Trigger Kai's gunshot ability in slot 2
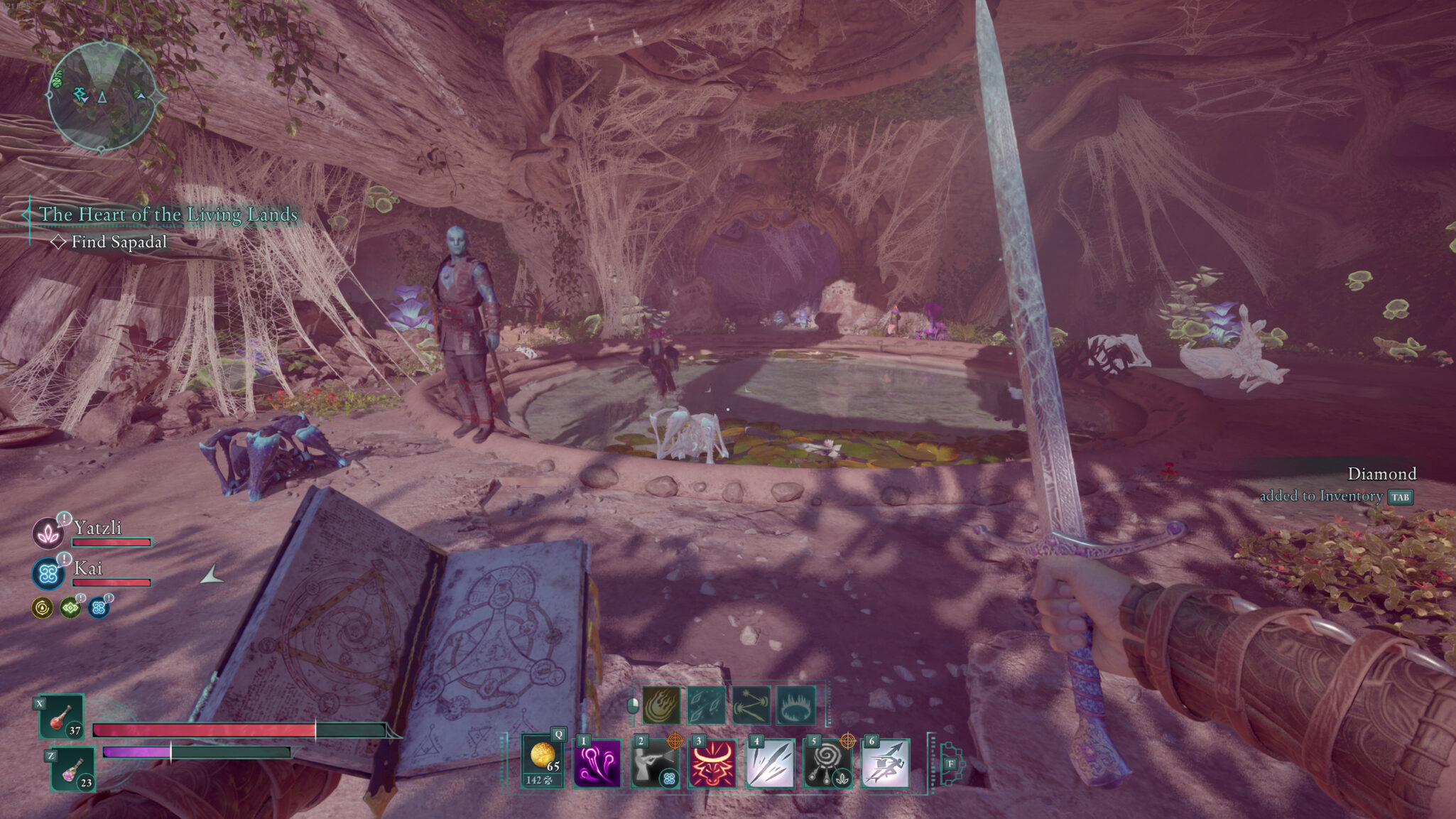The image size is (1456, 819). (x=654, y=764)
